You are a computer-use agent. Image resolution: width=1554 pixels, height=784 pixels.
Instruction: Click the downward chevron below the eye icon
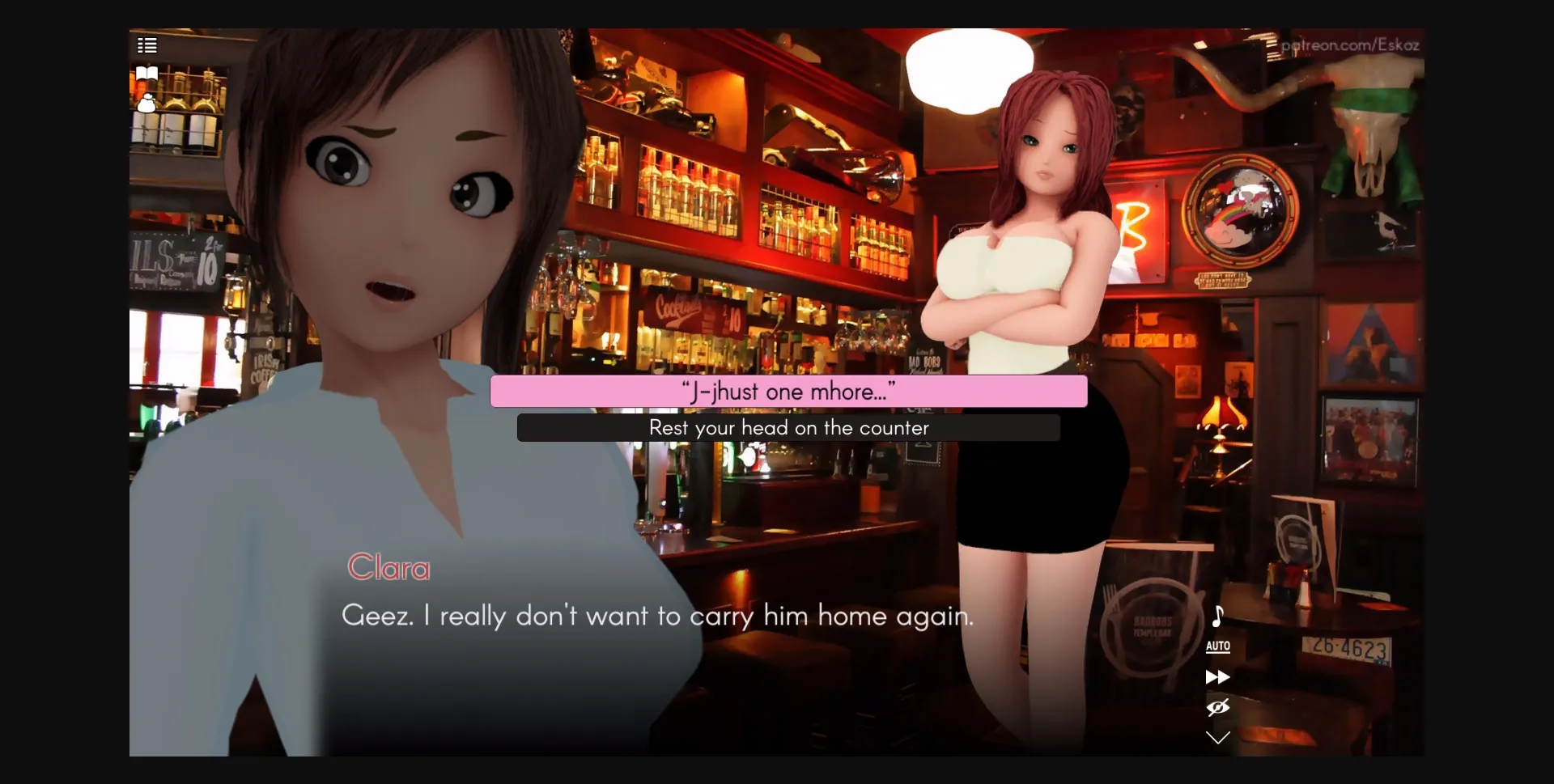click(x=1217, y=737)
